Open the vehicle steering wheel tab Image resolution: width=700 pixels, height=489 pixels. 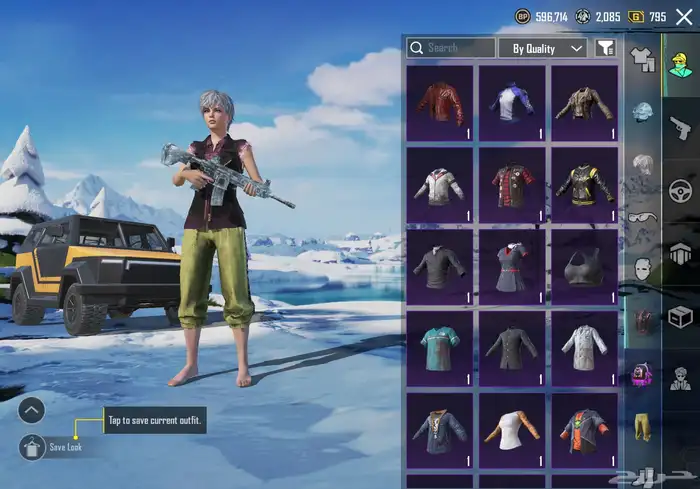coord(681,190)
